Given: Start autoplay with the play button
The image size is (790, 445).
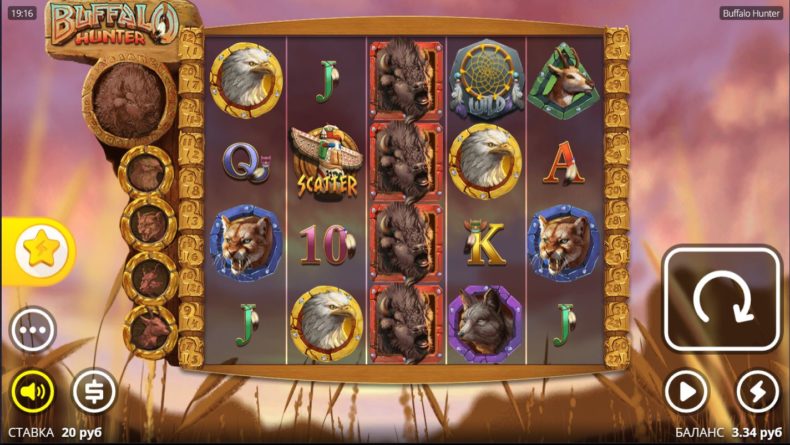Looking at the screenshot, I should pyautogui.click(x=686, y=391).
